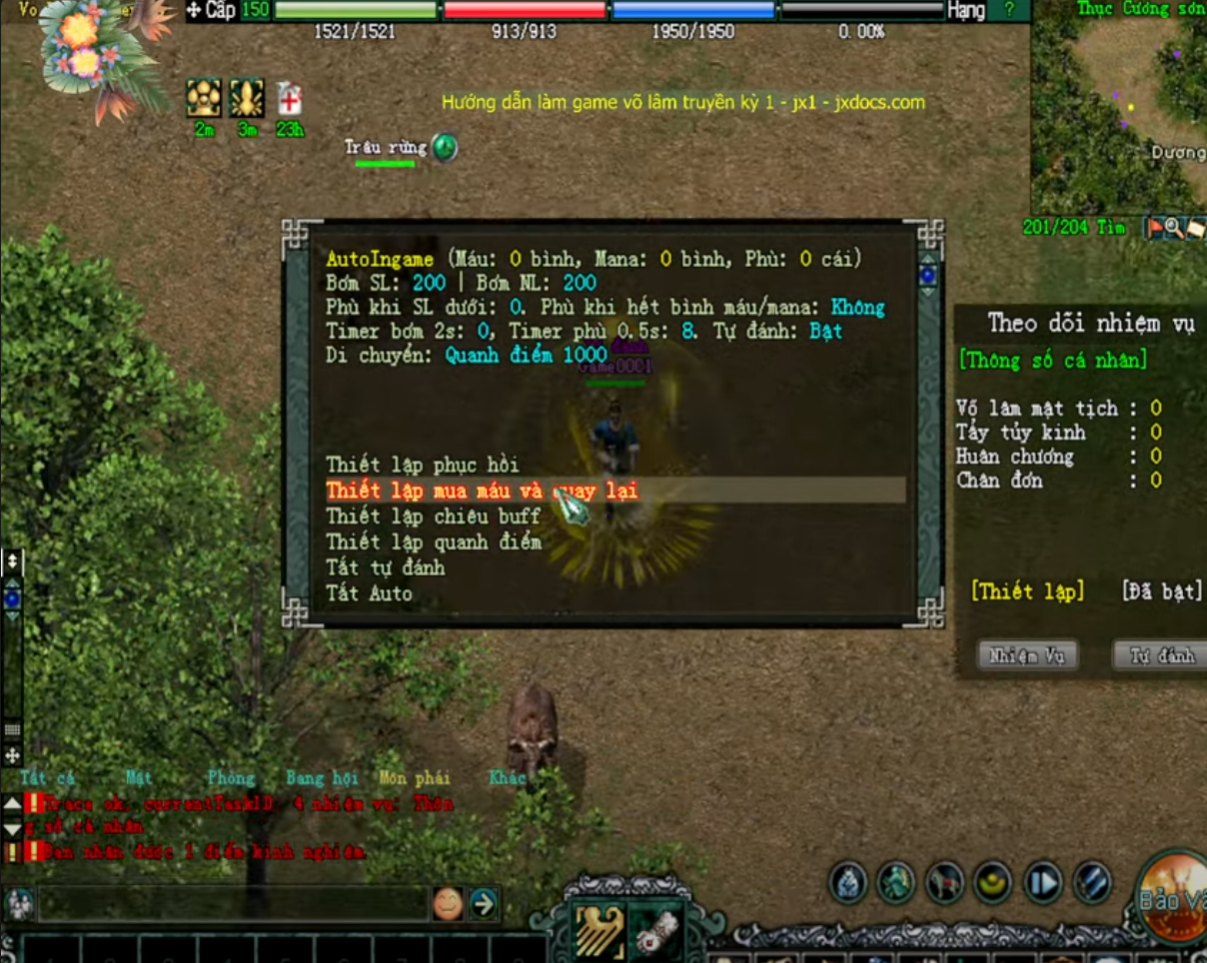Switch to the "Môn phái" chat tab
Screen dimensions: 1207x963
[414, 777]
